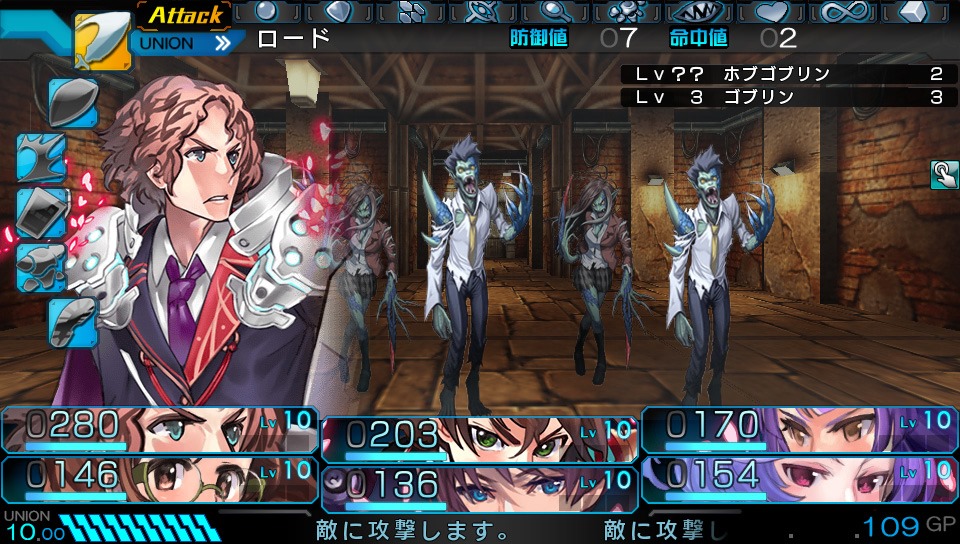This screenshot has width=960, height=544.
Task: Select the dark claw skill command icon
Action: point(42,158)
